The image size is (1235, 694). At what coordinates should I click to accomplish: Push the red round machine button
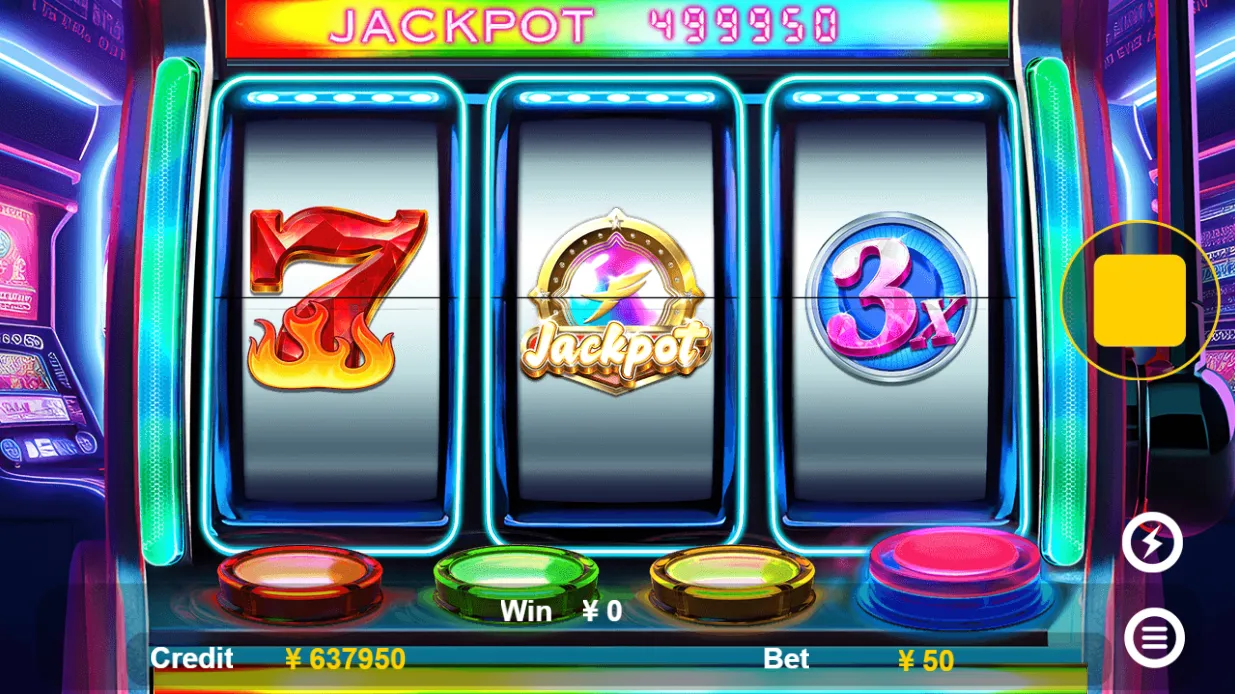(x=300, y=577)
